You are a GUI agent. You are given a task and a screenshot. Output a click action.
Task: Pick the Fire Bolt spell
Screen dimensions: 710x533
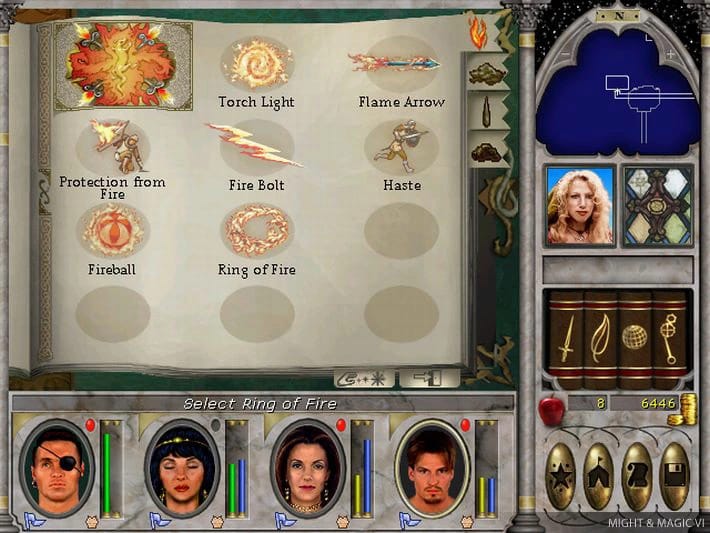point(255,146)
